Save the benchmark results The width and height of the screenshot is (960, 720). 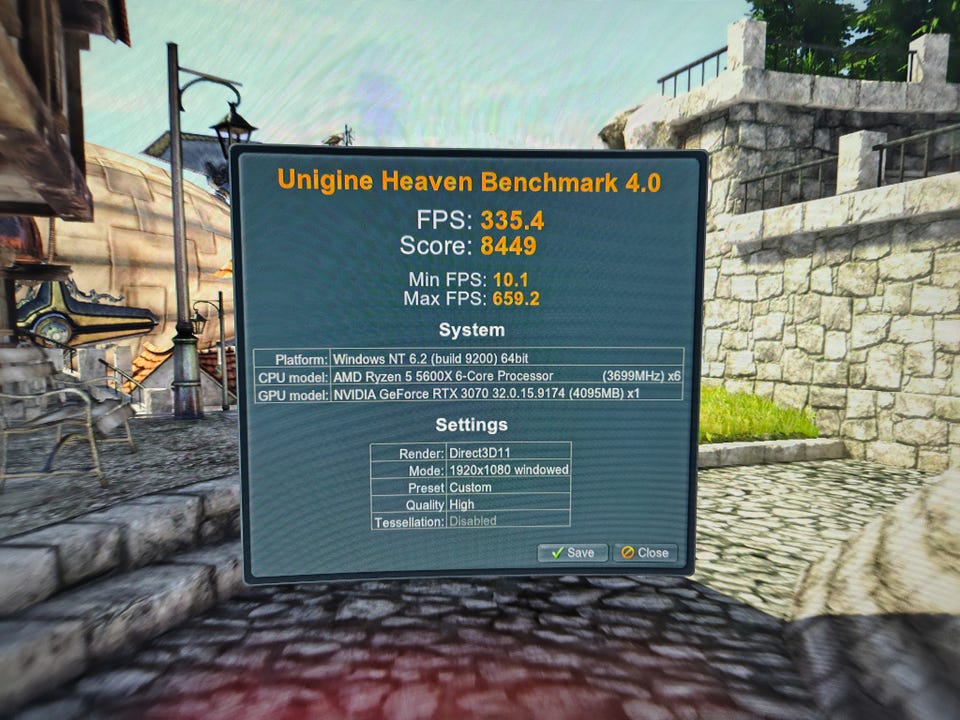click(572, 552)
